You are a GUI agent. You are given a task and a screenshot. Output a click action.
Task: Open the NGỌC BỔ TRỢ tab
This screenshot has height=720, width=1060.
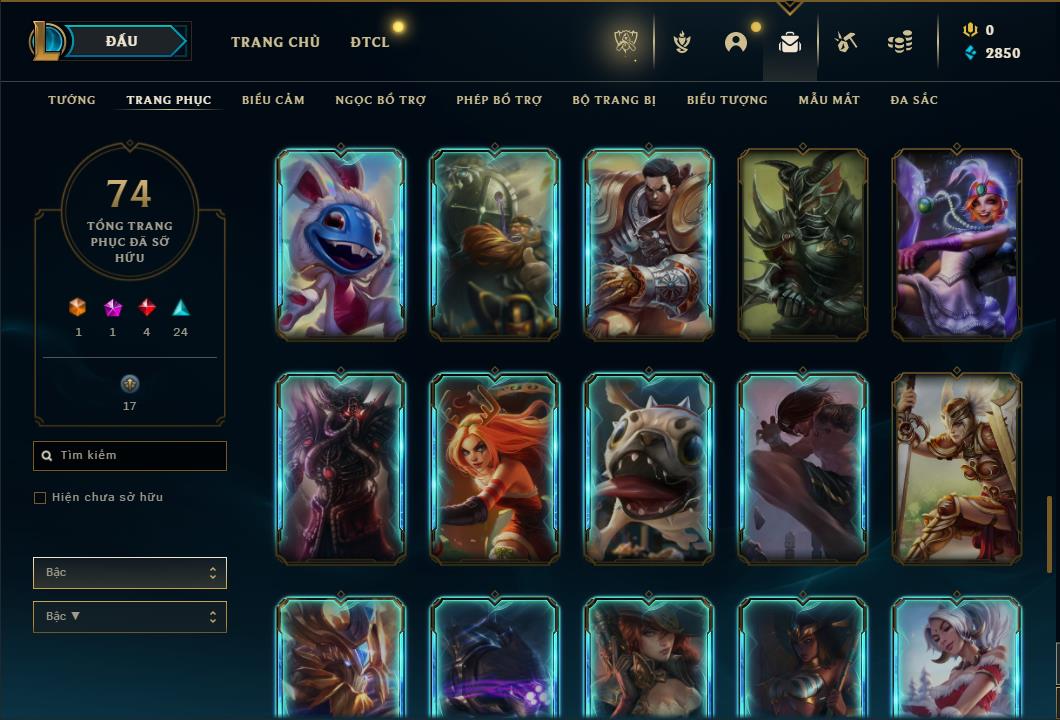pyautogui.click(x=380, y=100)
